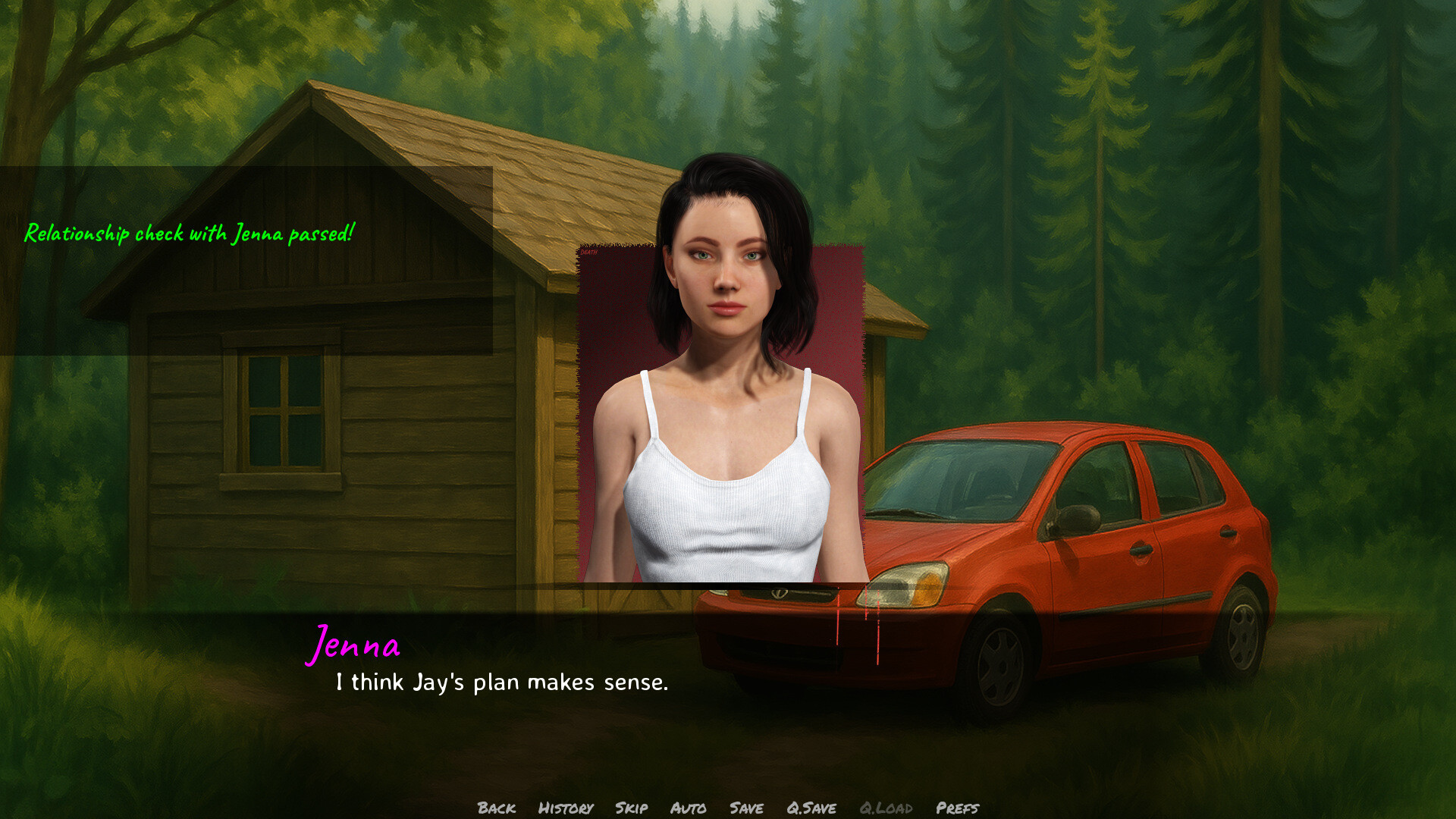Open the Save screen
This screenshot has width=1456, height=819.
(746, 808)
